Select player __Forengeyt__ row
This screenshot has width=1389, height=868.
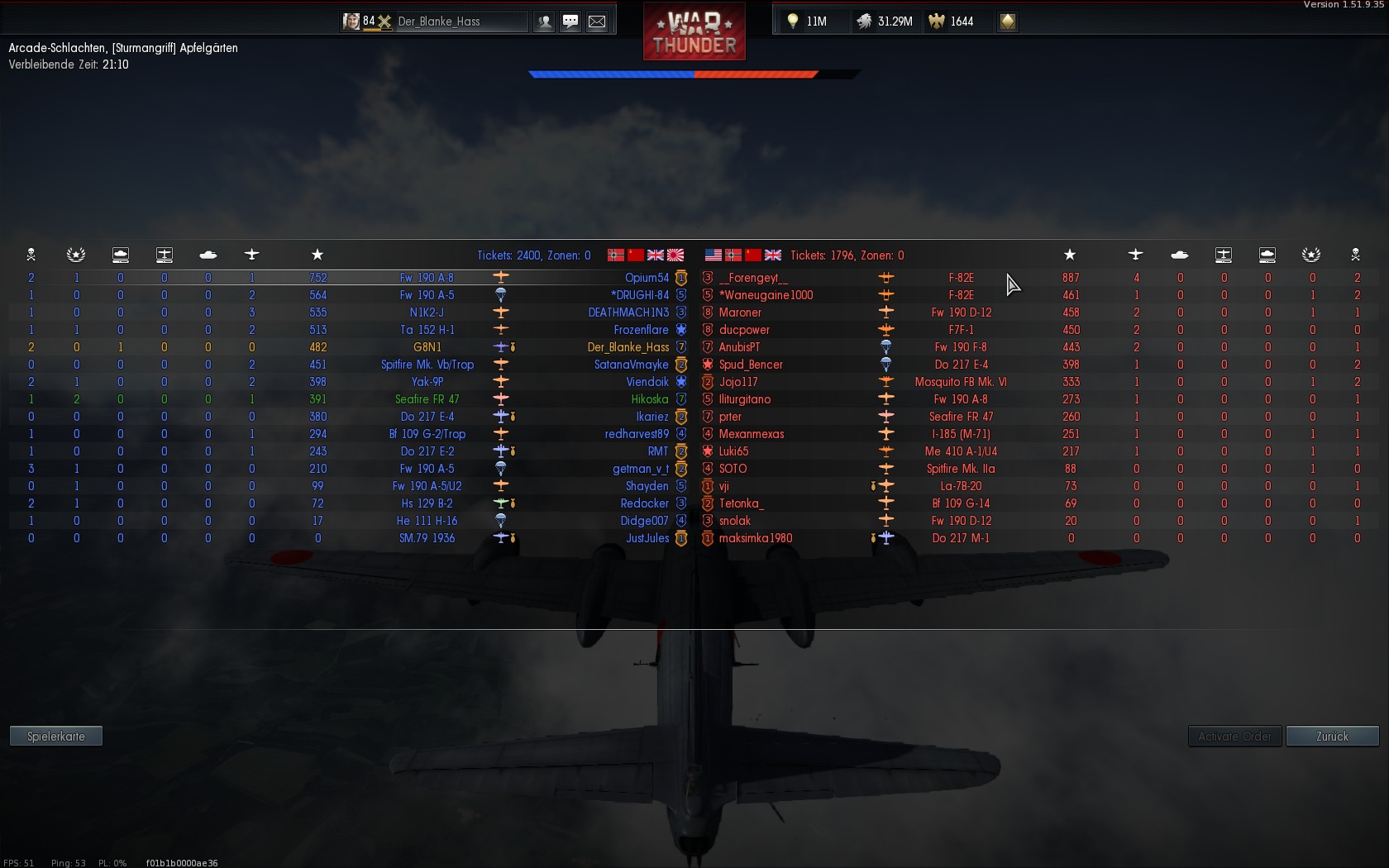point(753,278)
